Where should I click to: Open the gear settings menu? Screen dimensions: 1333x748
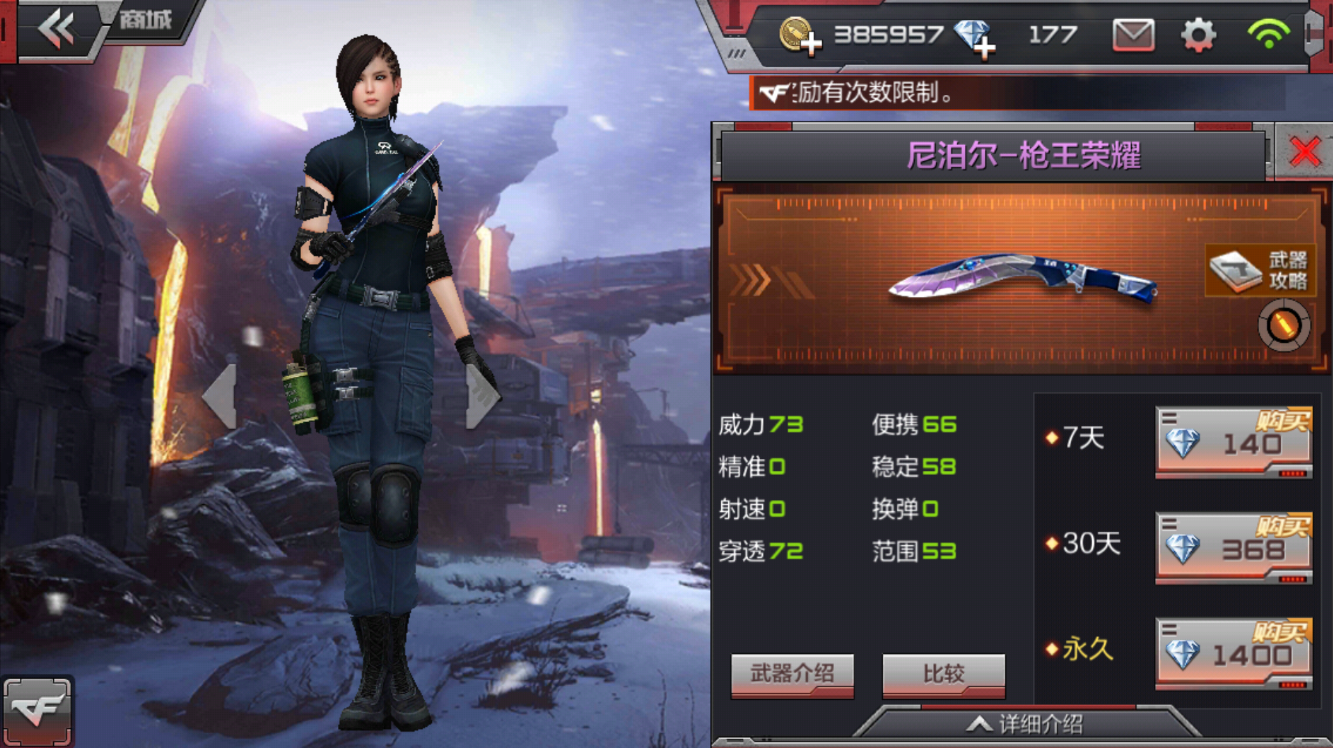click(1198, 36)
